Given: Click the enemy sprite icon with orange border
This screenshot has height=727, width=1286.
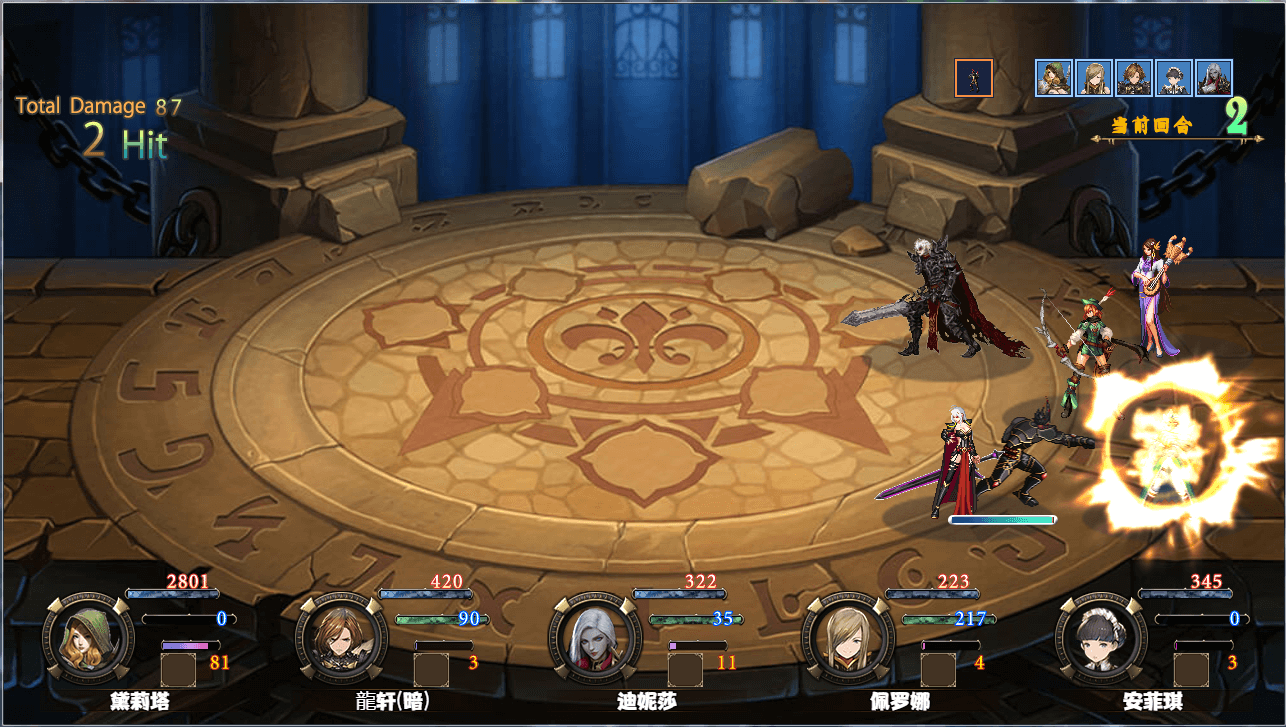Looking at the screenshot, I should click(x=975, y=77).
